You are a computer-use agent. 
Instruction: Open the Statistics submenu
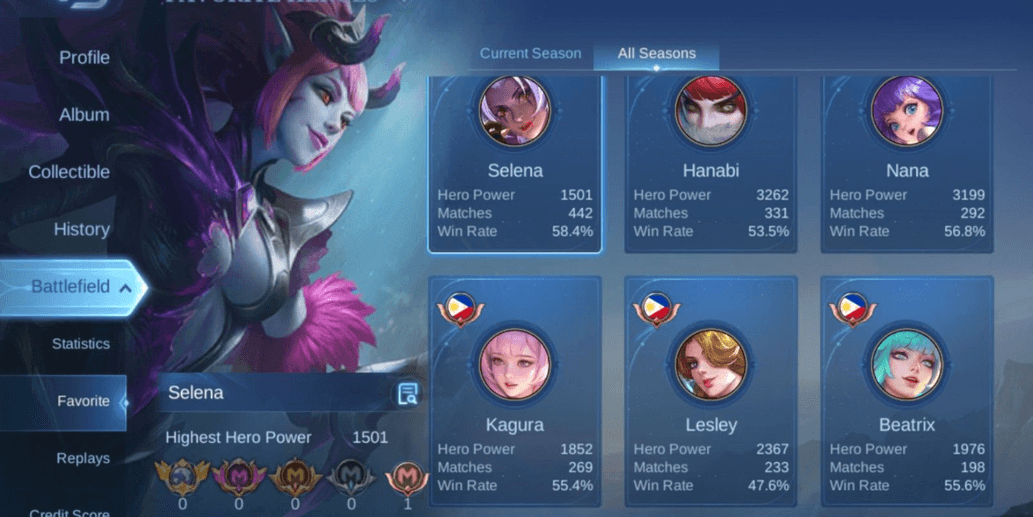pos(81,344)
